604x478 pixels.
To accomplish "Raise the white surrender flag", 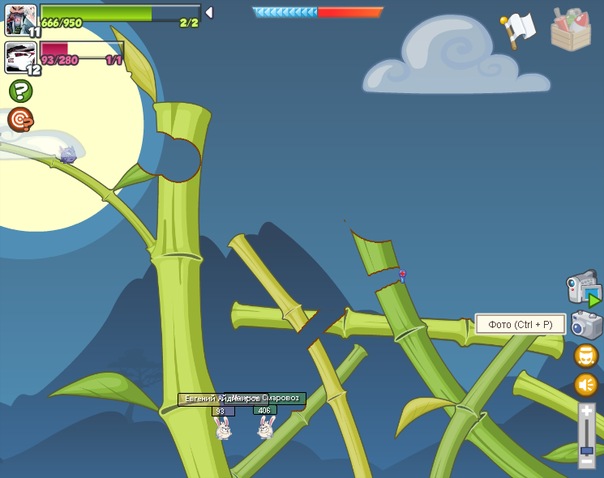I will 518,29.
